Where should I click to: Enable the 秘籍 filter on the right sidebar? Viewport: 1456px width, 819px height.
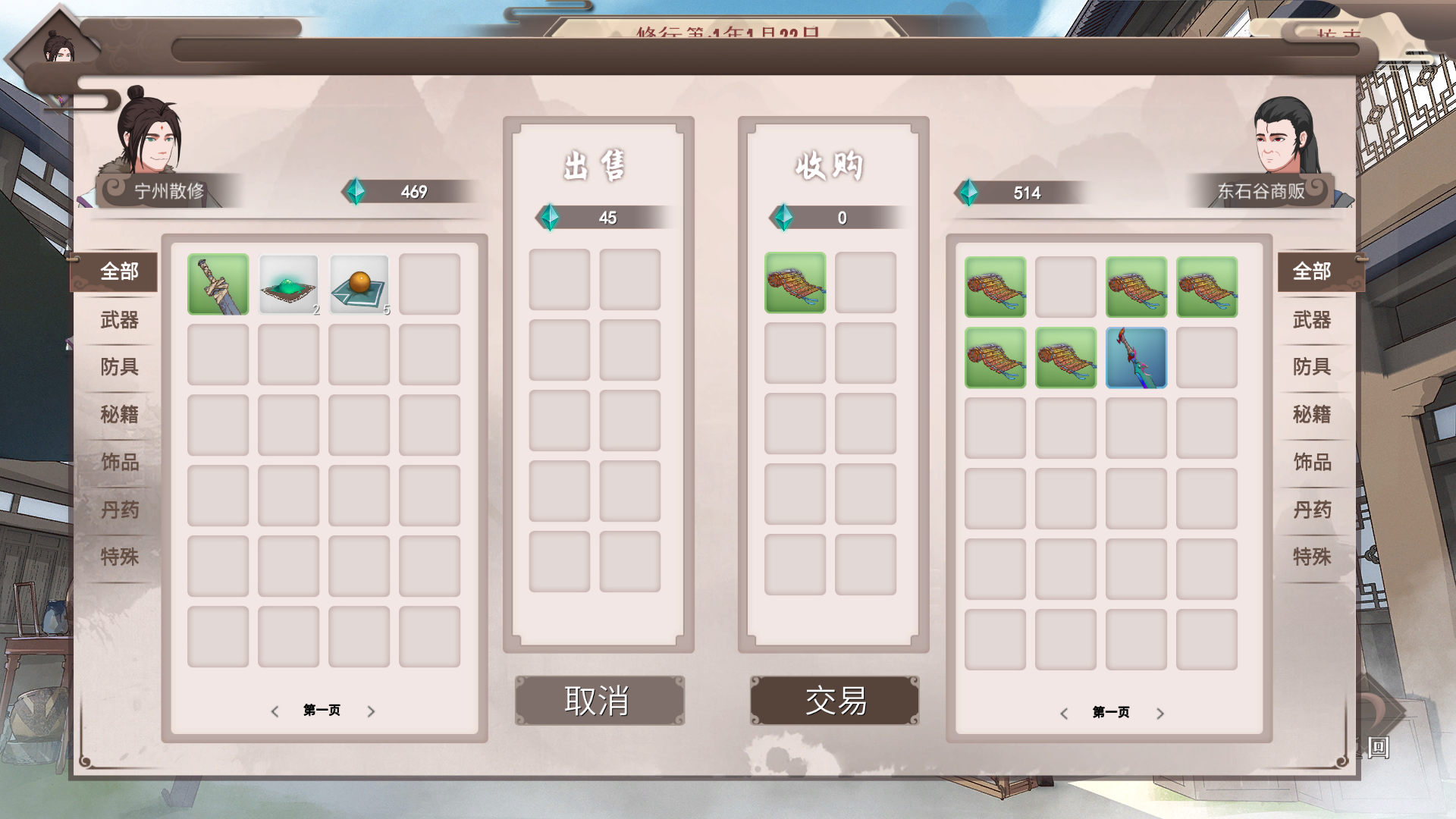tap(1313, 416)
